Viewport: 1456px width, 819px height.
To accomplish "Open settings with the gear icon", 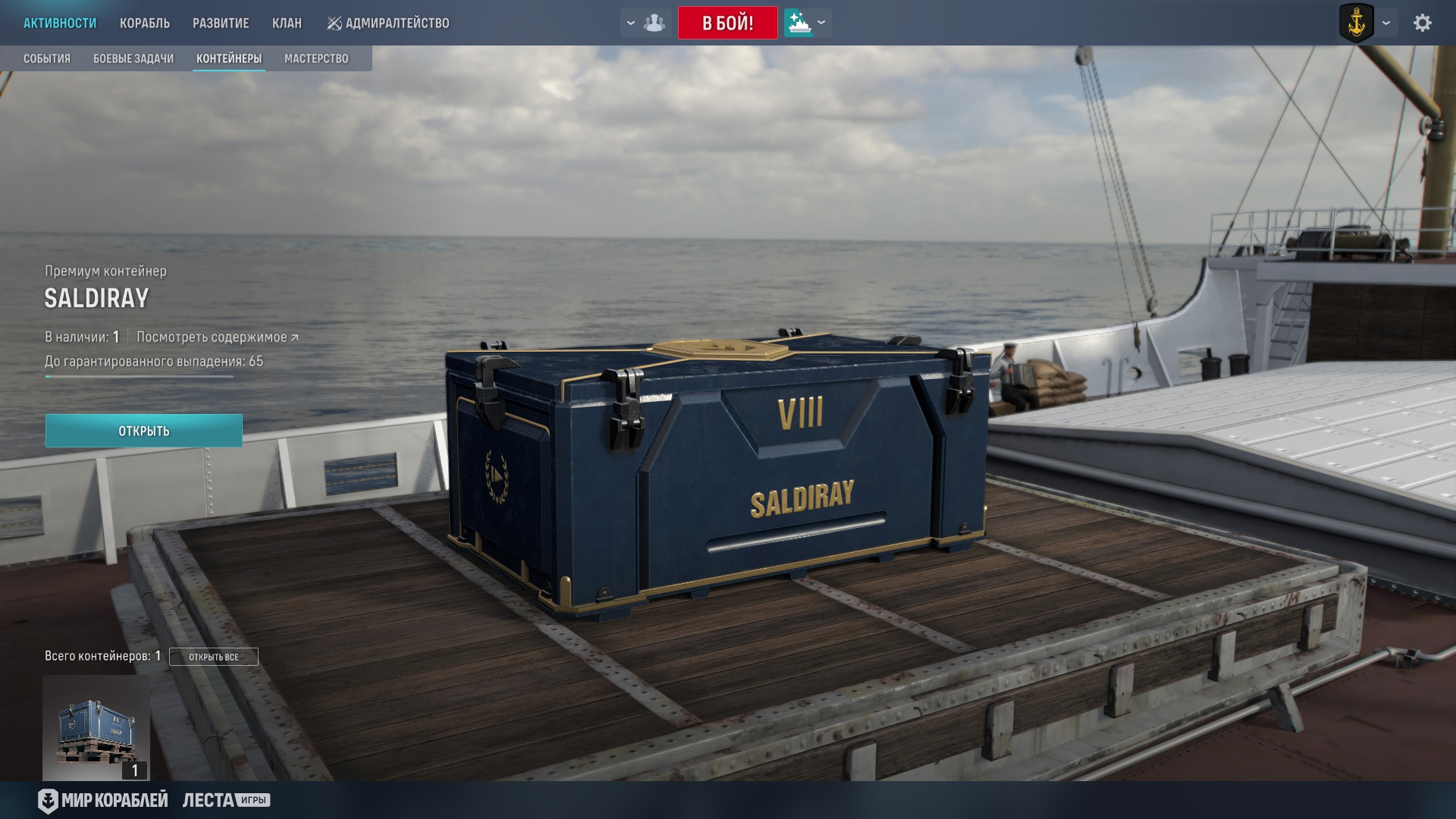I will tap(1422, 24).
